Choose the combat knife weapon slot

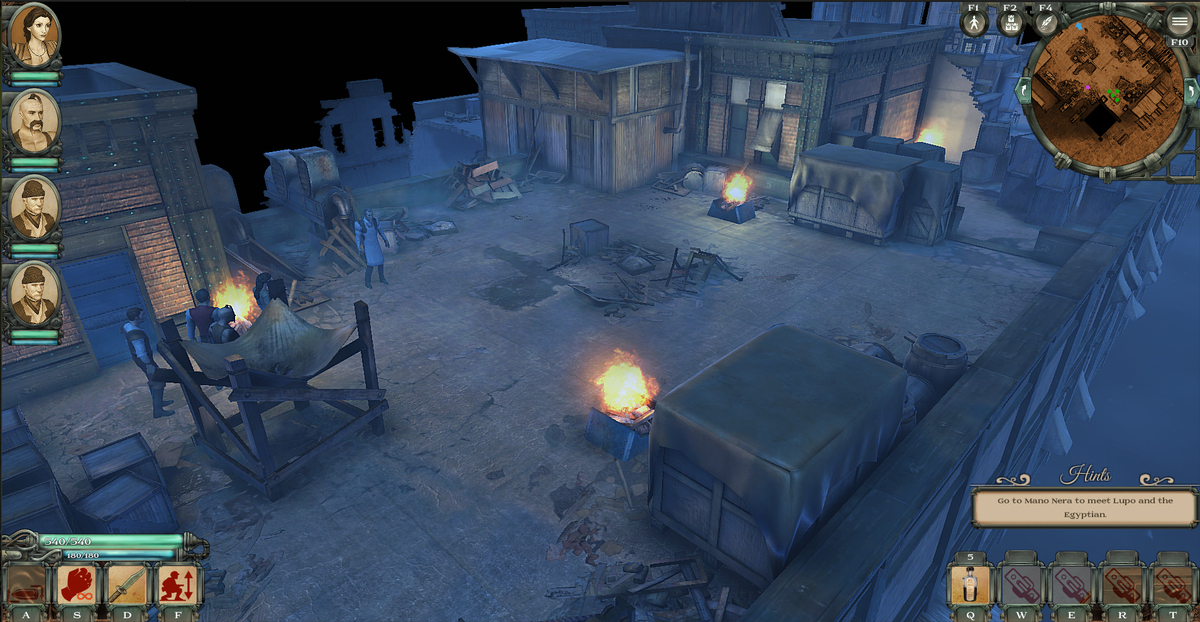128,584
